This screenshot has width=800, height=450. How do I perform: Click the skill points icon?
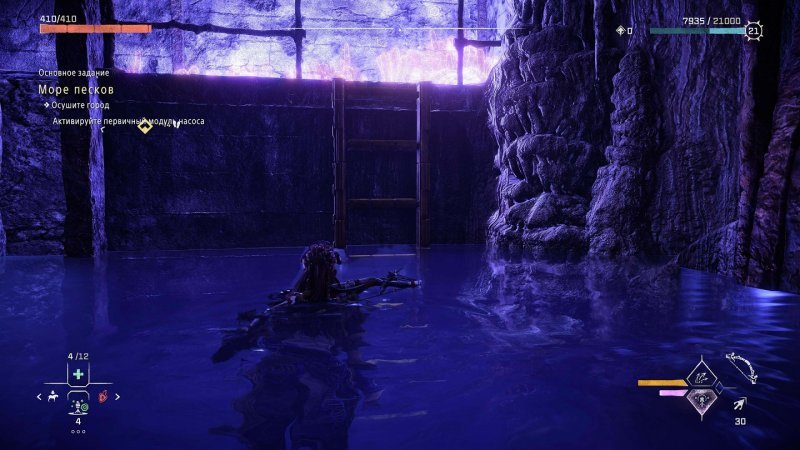[x=621, y=31]
